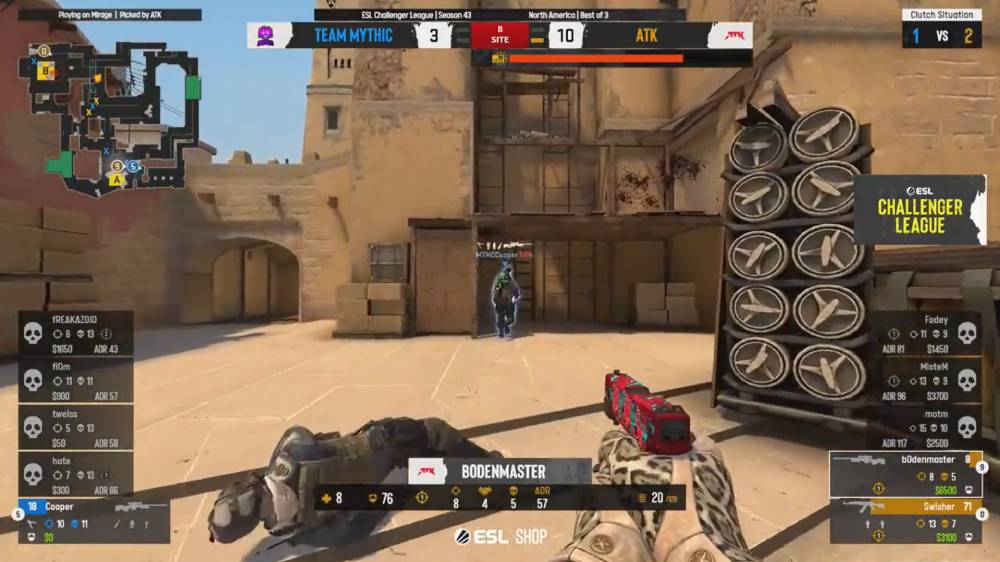Image resolution: width=1000 pixels, height=562 pixels.
Task: Click the ESL Challenger League logo
Action: 919,210
